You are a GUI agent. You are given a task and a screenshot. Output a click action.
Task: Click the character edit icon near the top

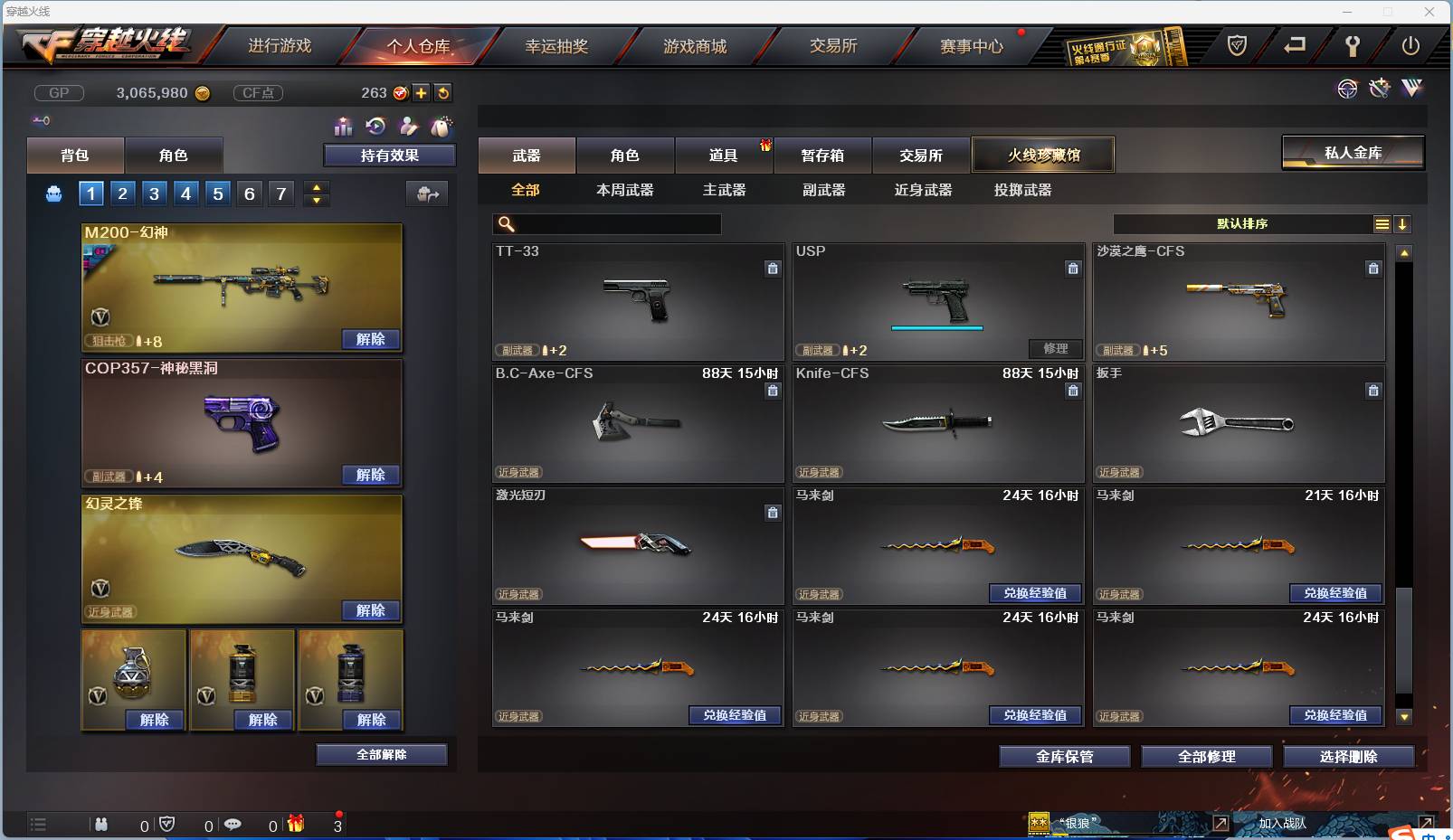tap(409, 127)
